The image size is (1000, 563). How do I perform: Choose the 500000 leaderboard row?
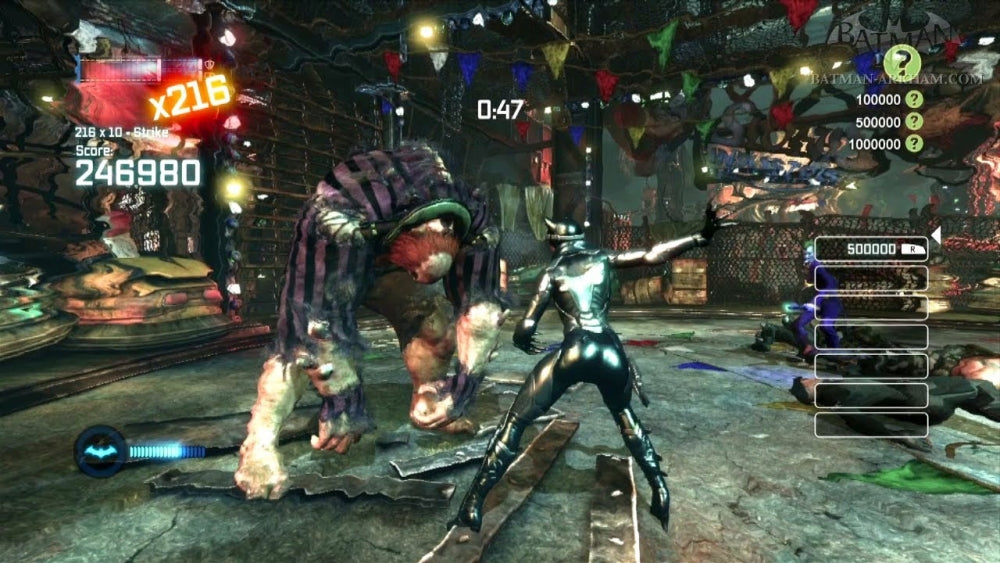871,249
